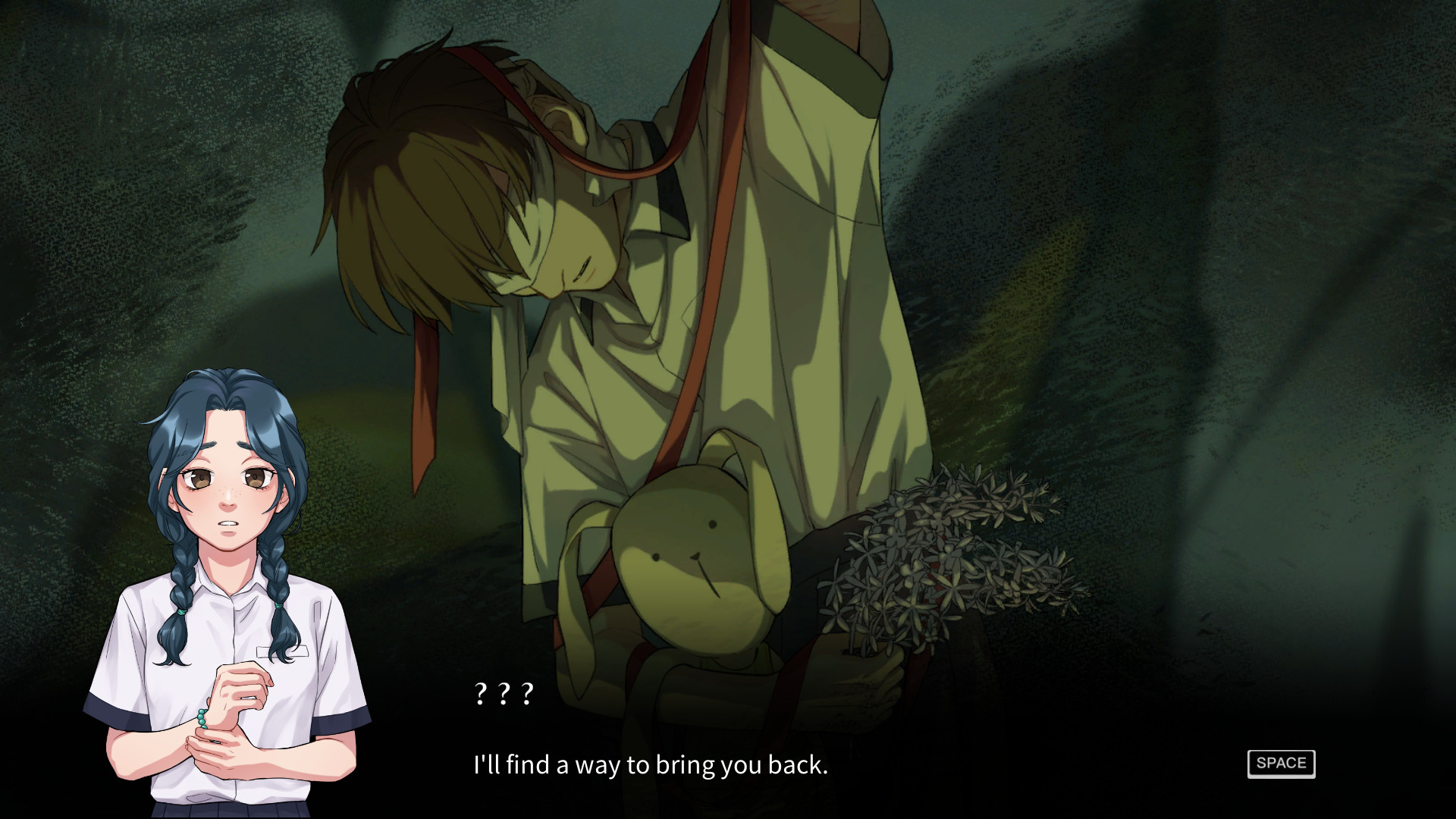Click the SPACE key prompt to advance dialogue
The height and width of the screenshot is (819, 1456).
click(x=1280, y=764)
